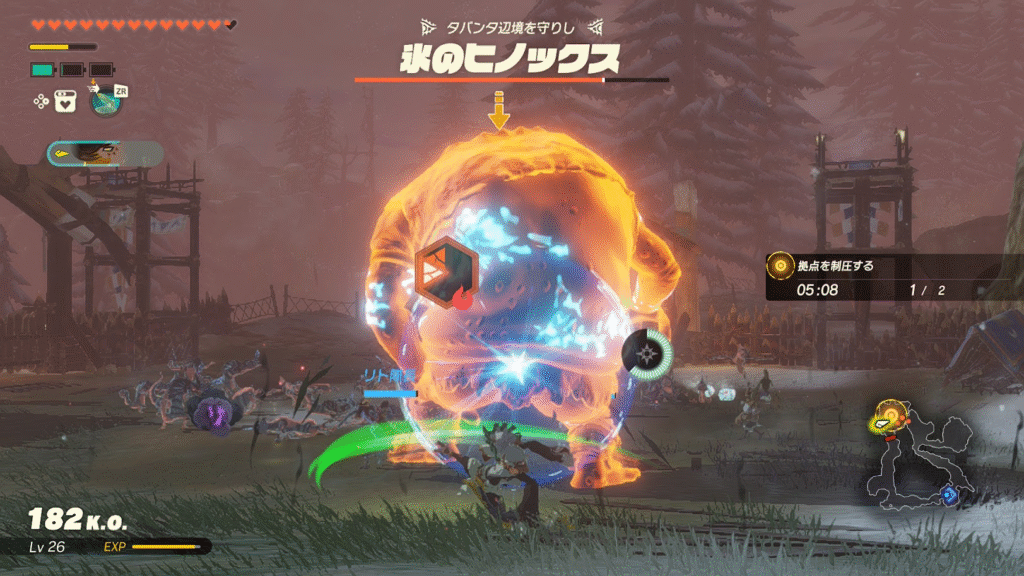Image resolution: width=1024 pixels, height=576 pixels.
Task: Click the heart item pouch icon
Action: [66, 100]
